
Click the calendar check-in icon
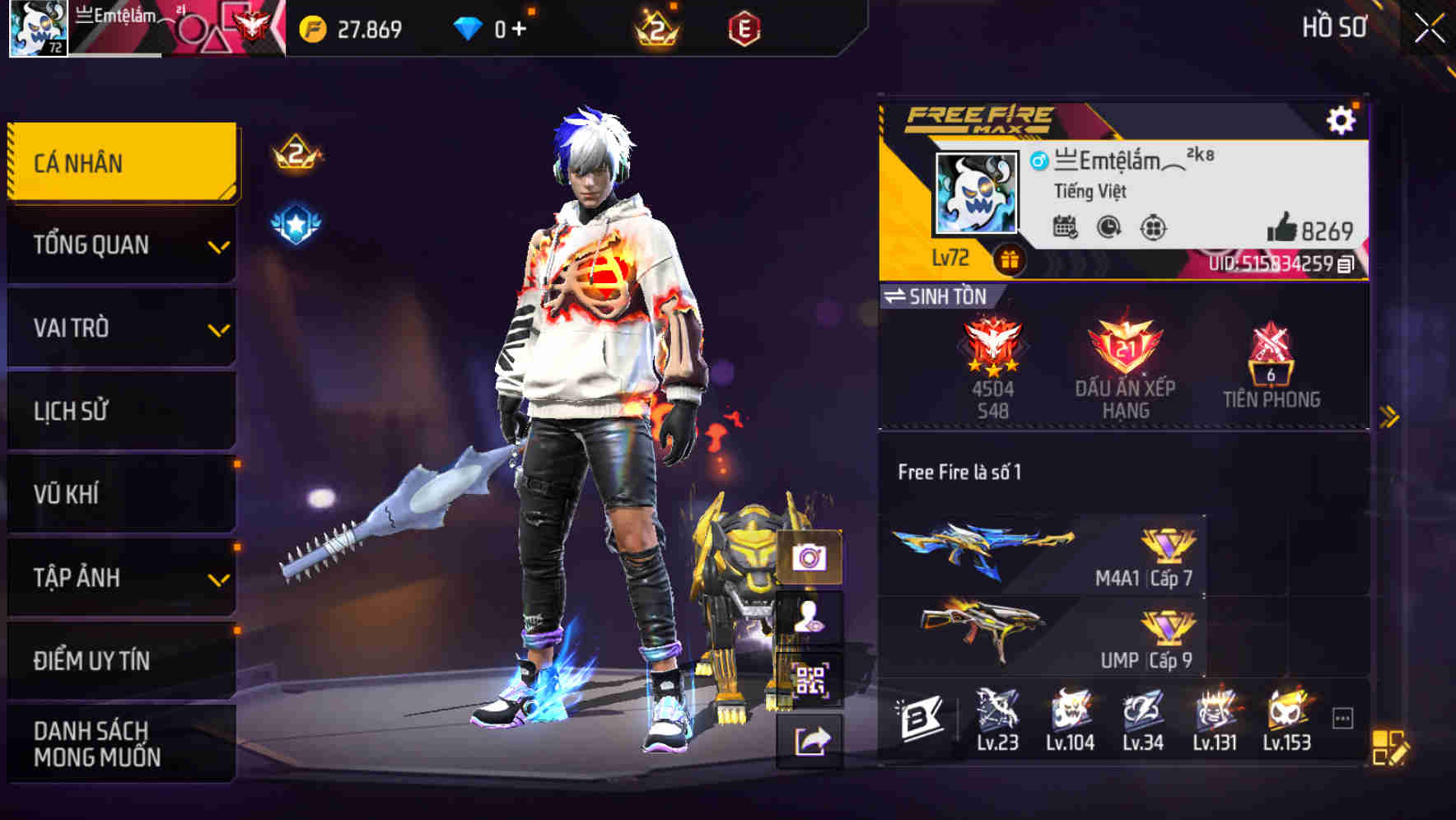click(x=1066, y=229)
